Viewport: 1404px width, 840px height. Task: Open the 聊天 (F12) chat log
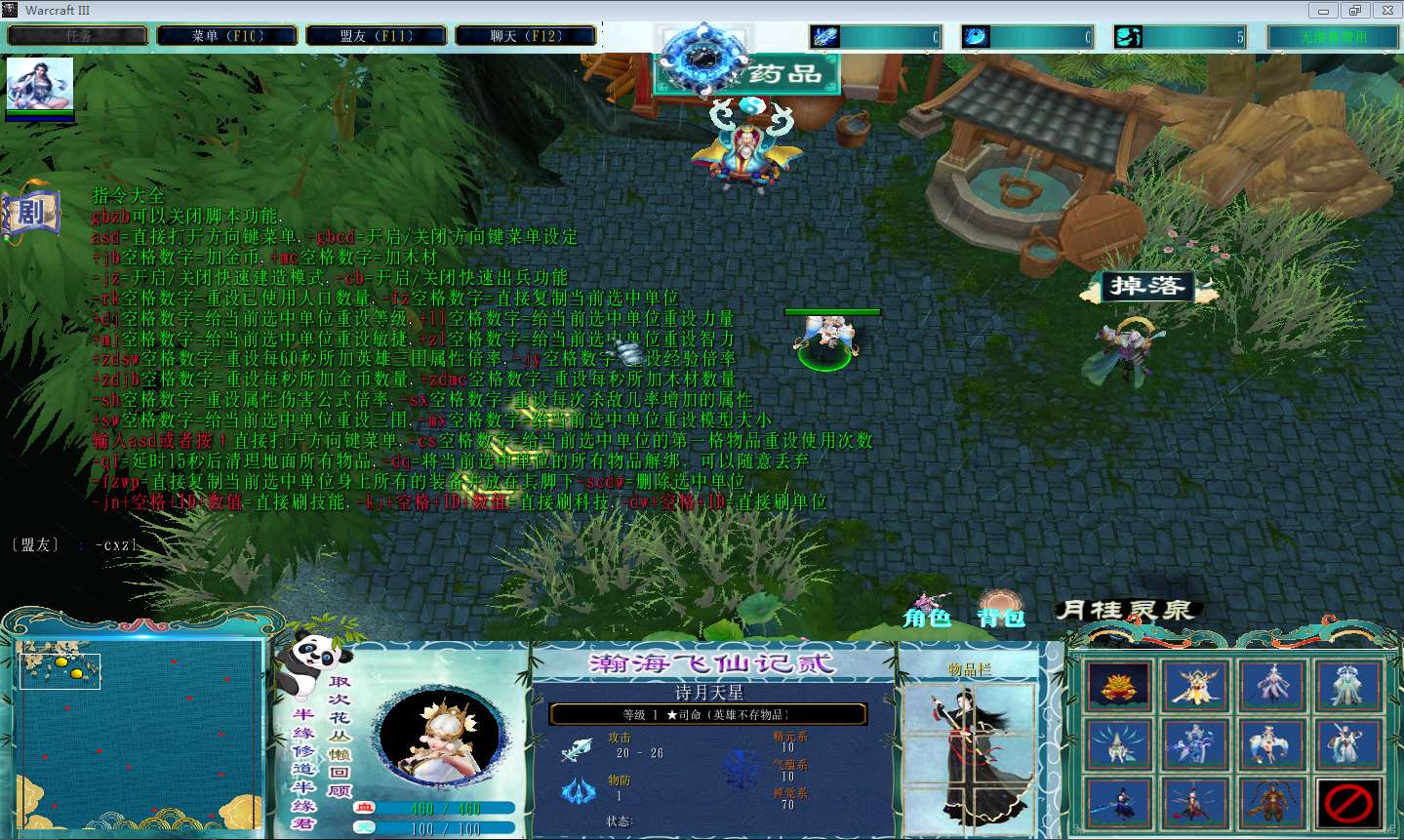point(526,36)
